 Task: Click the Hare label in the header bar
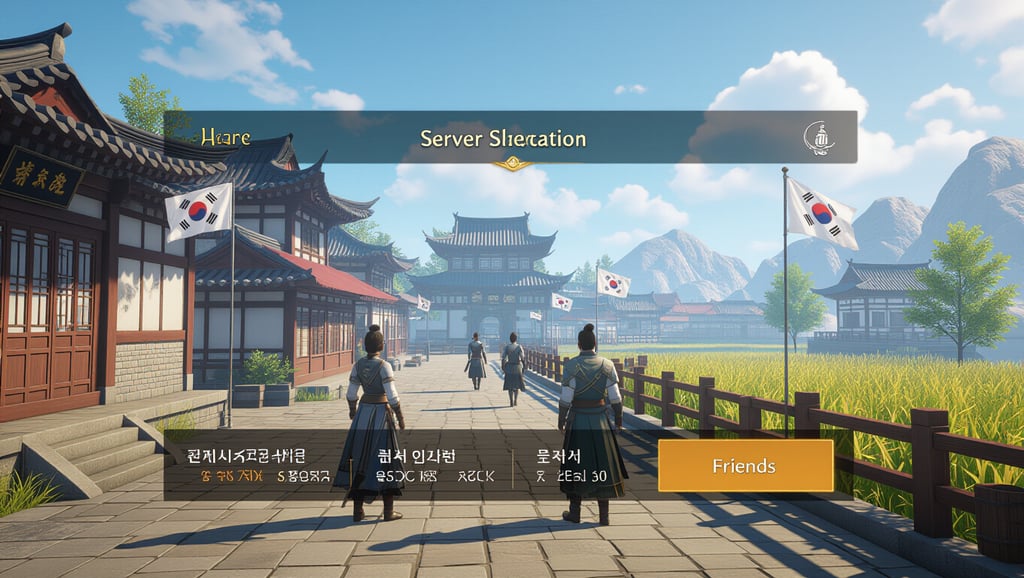coord(225,137)
